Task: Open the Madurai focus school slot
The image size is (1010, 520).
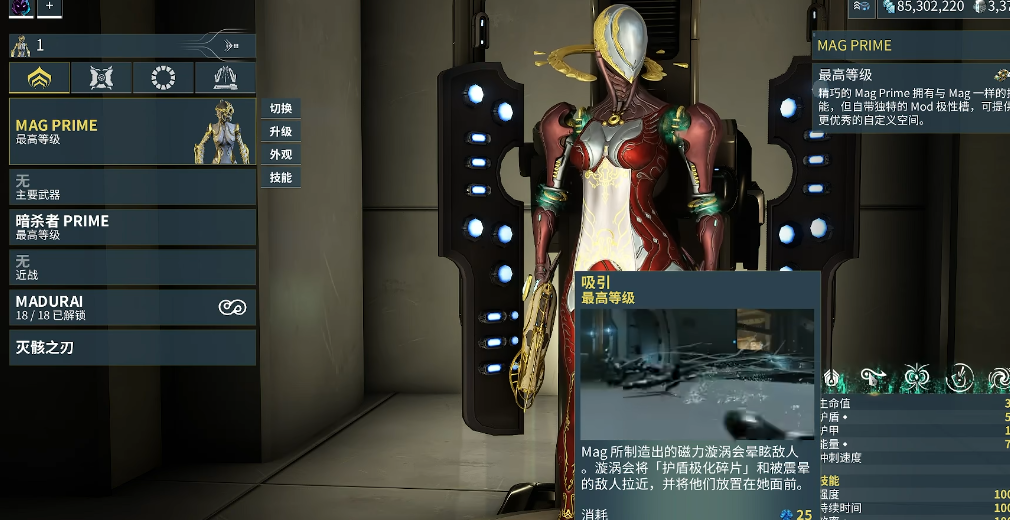Action: [132, 307]
